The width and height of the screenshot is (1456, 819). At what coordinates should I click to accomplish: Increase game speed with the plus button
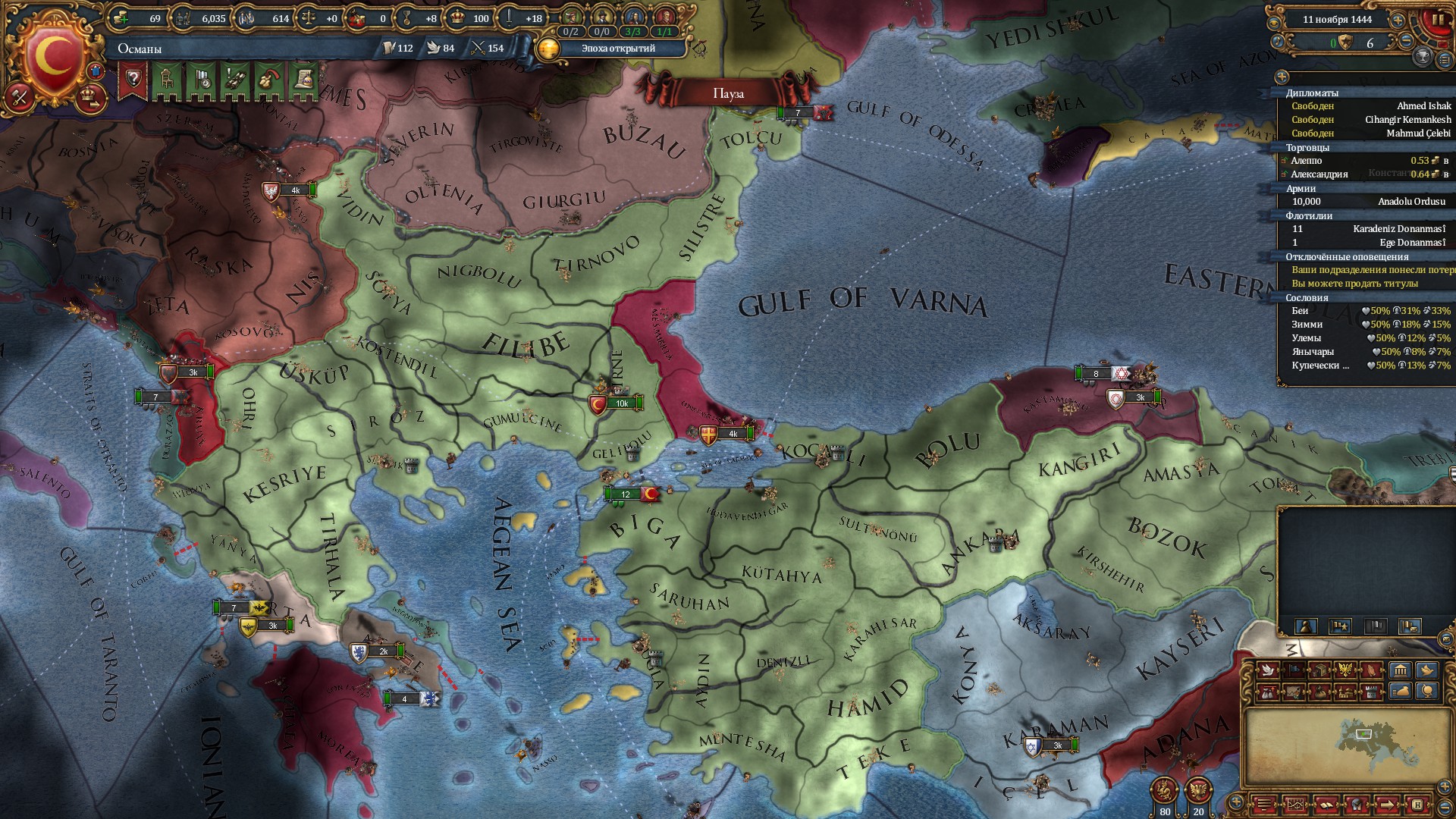tap(1398, 20)
